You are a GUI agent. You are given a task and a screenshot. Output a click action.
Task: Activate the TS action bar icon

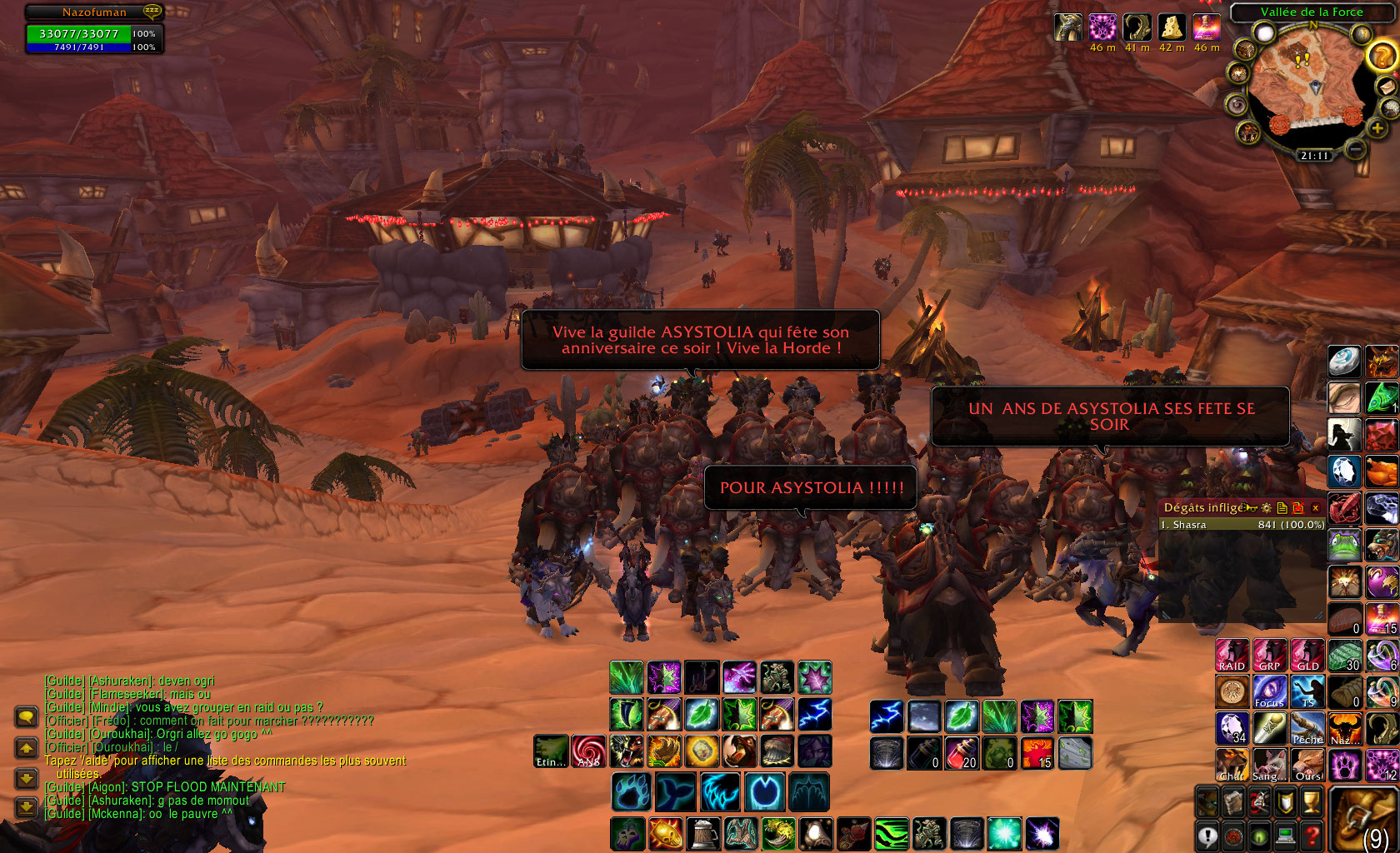click(1307, 691)
